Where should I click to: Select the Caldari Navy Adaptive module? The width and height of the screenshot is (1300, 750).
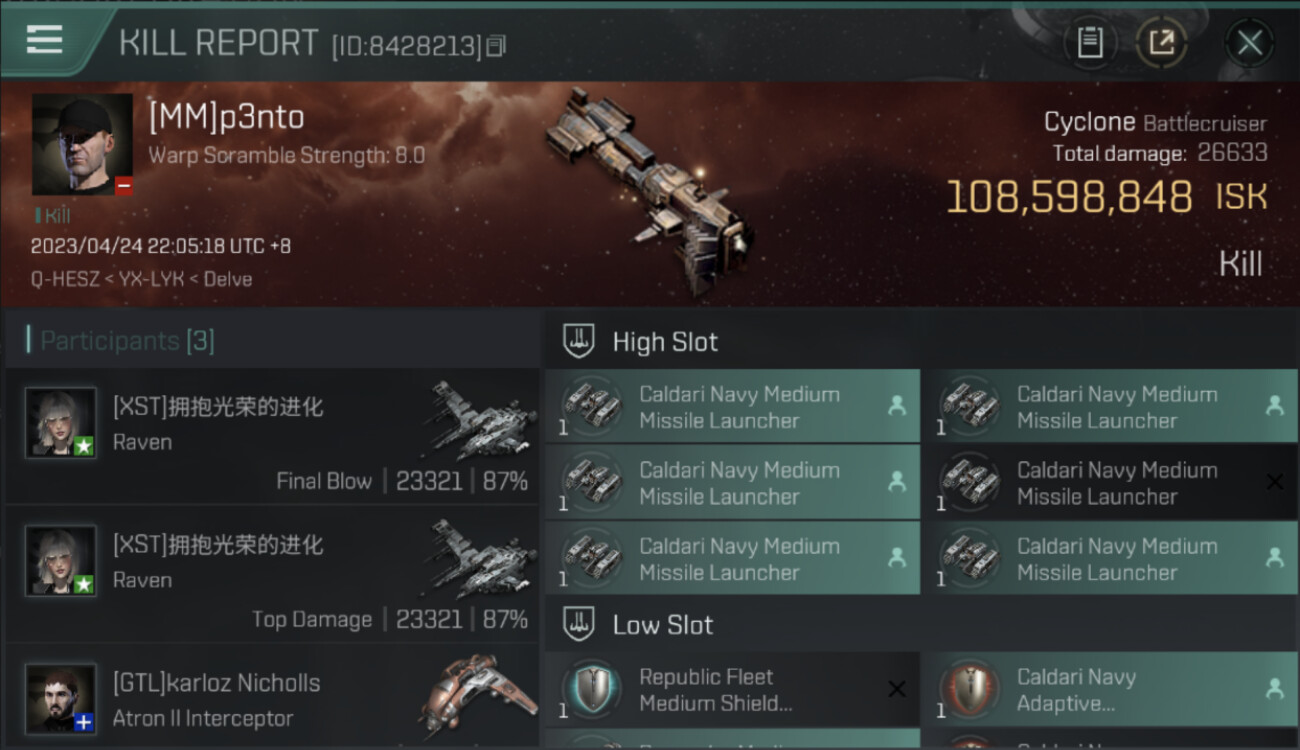tap(1110, 690)
